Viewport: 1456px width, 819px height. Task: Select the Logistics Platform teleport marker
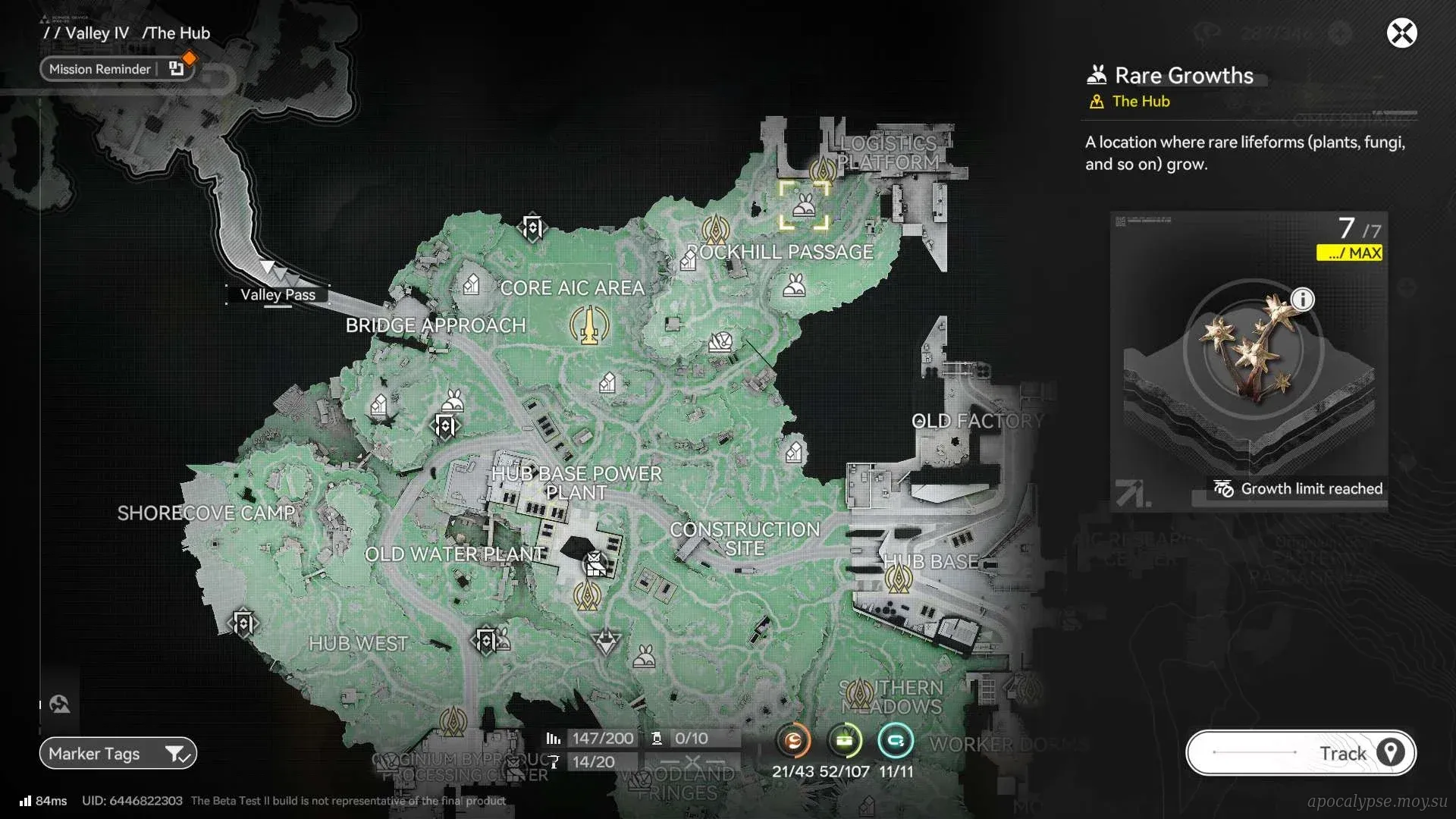[823, 170]
